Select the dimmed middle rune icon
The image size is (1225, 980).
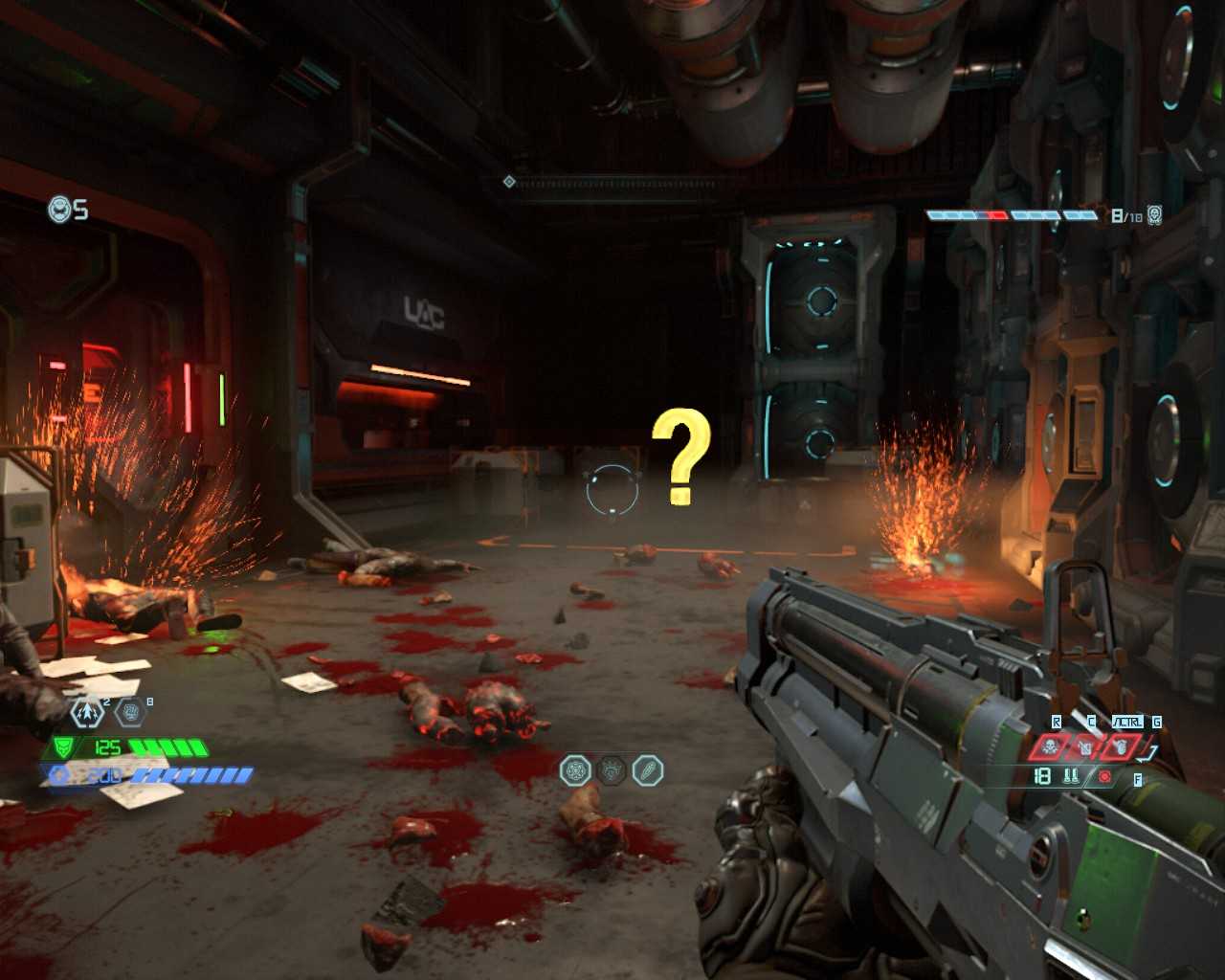612,770
